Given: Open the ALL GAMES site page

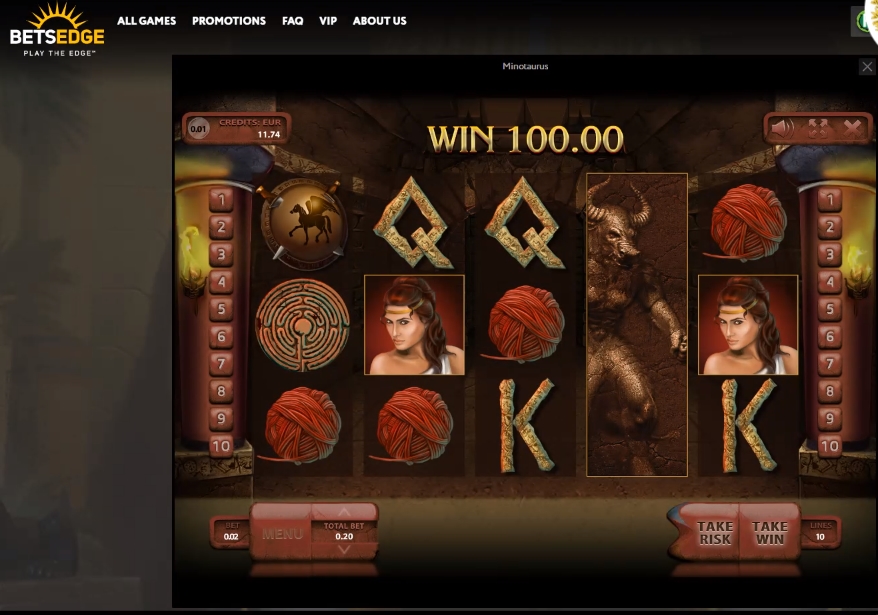Looking at the screenshot, I should (x=146, y=21).
